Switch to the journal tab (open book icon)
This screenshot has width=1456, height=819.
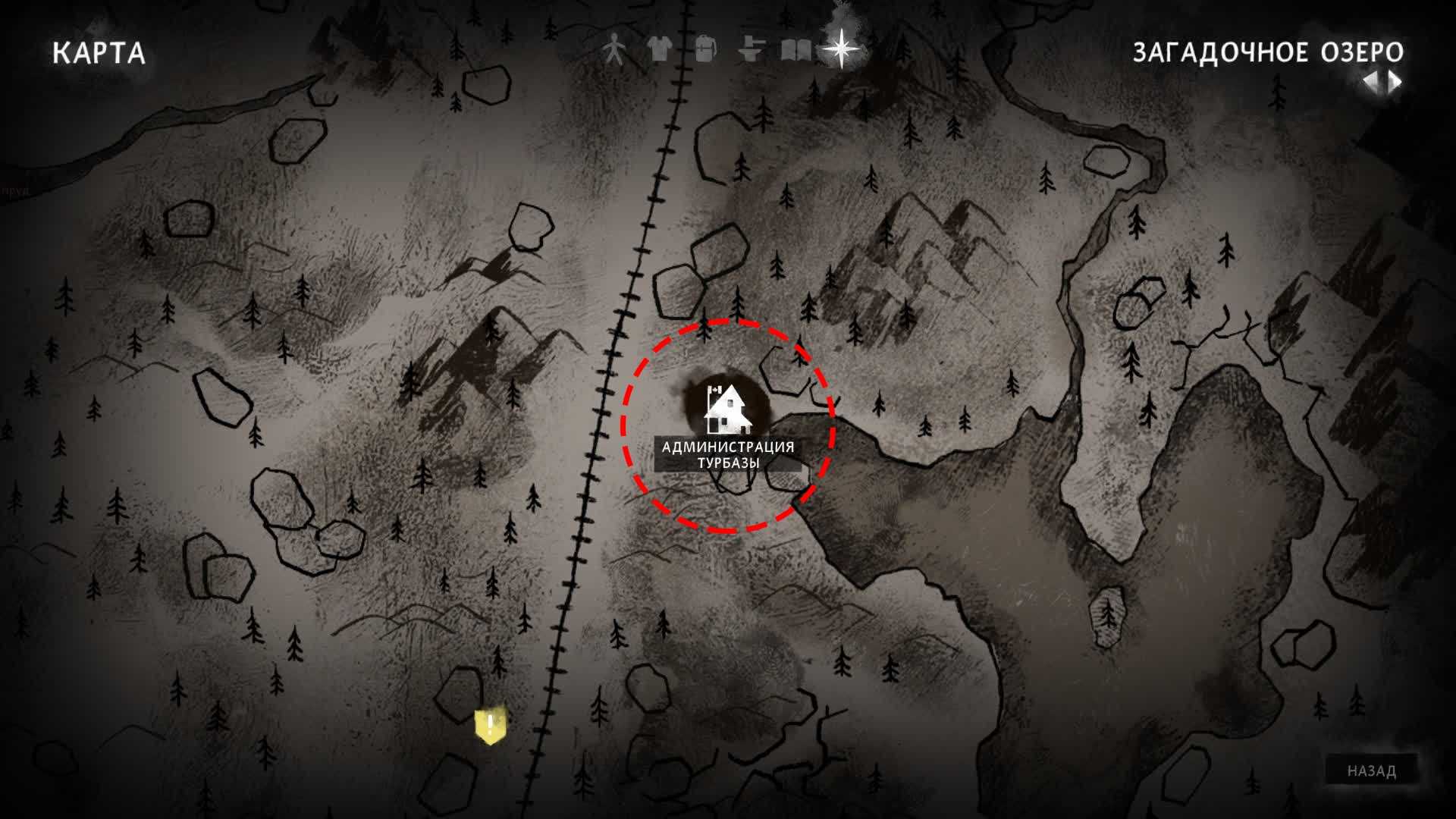point(795,51)
